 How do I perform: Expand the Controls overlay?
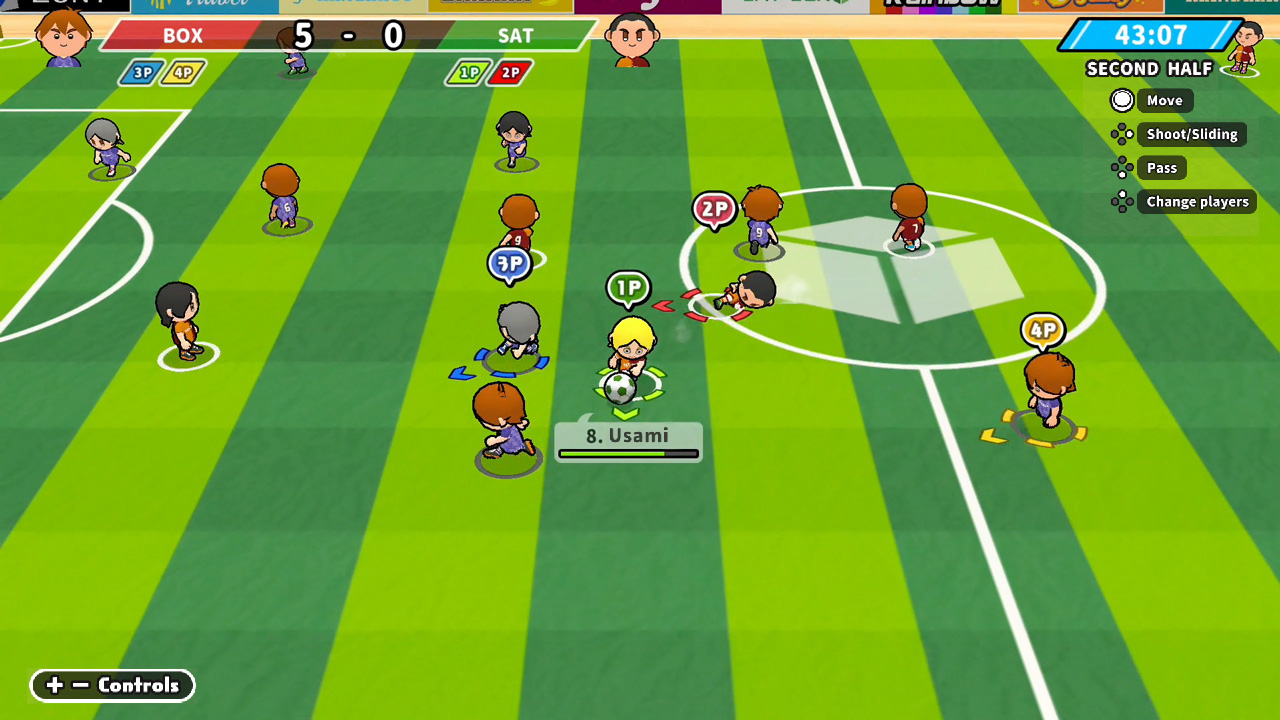click(x=112, y=685)
